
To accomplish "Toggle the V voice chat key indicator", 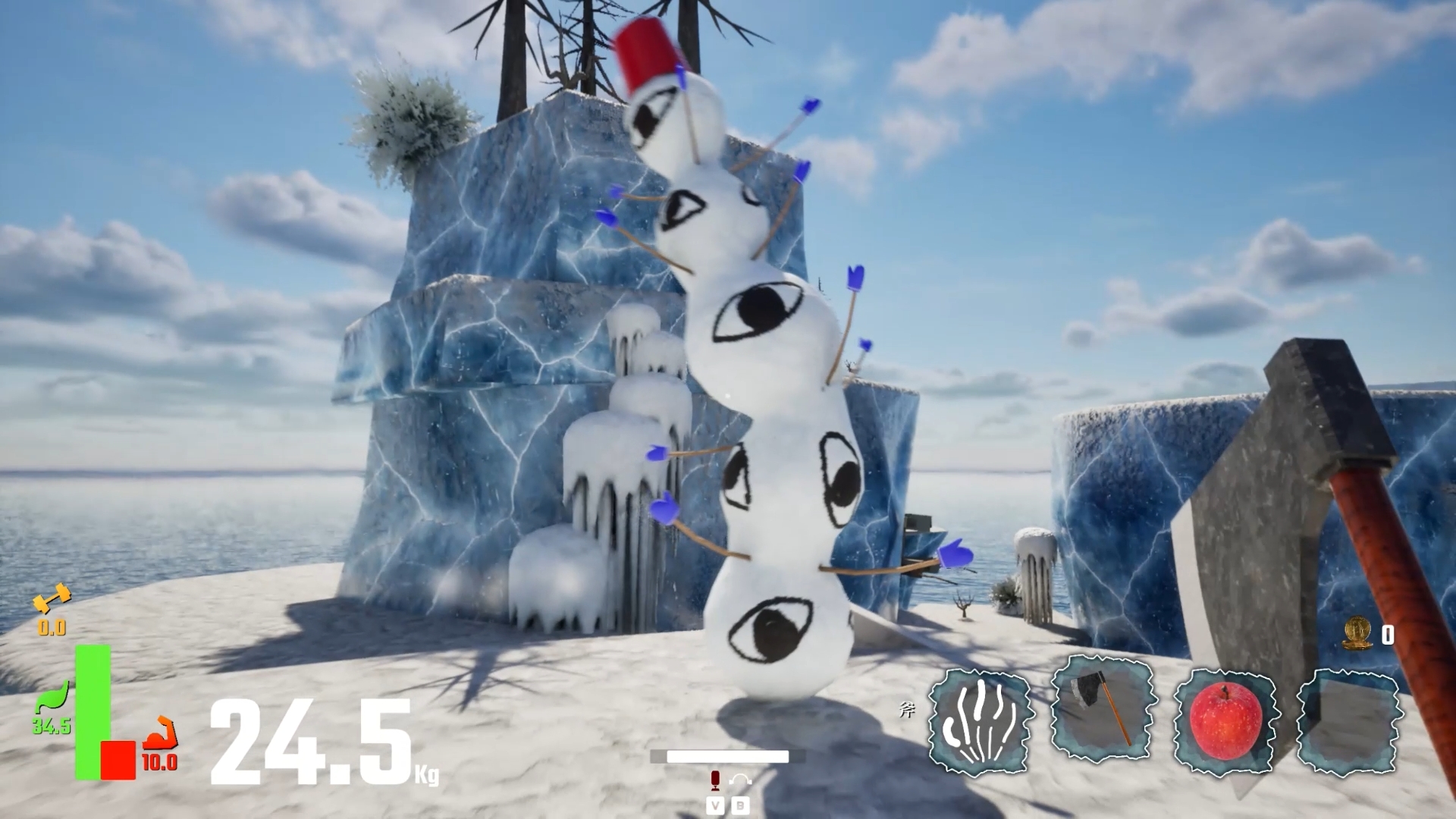I will tap(716, 806).
